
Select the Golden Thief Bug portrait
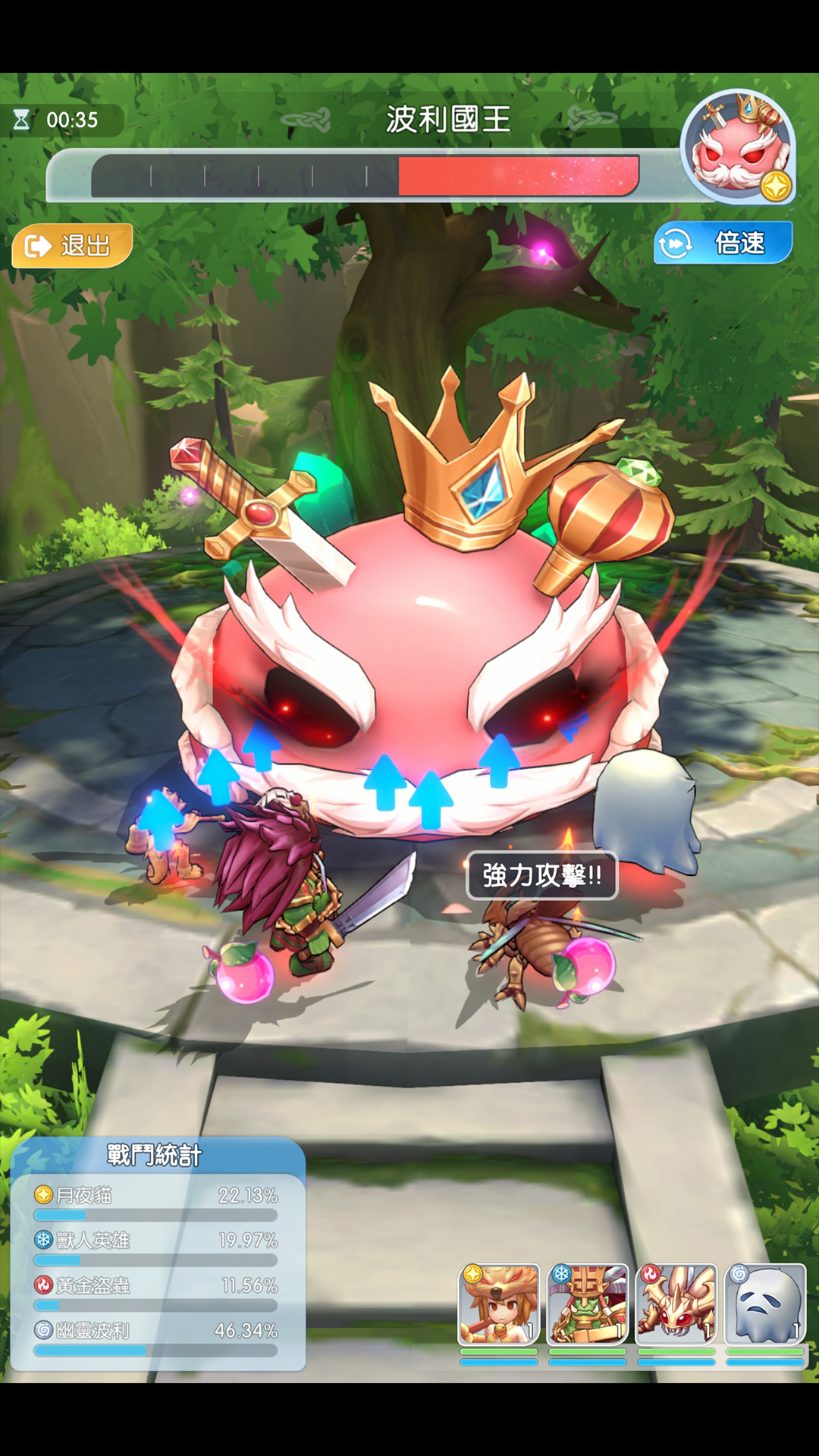tap(676, 1304)
